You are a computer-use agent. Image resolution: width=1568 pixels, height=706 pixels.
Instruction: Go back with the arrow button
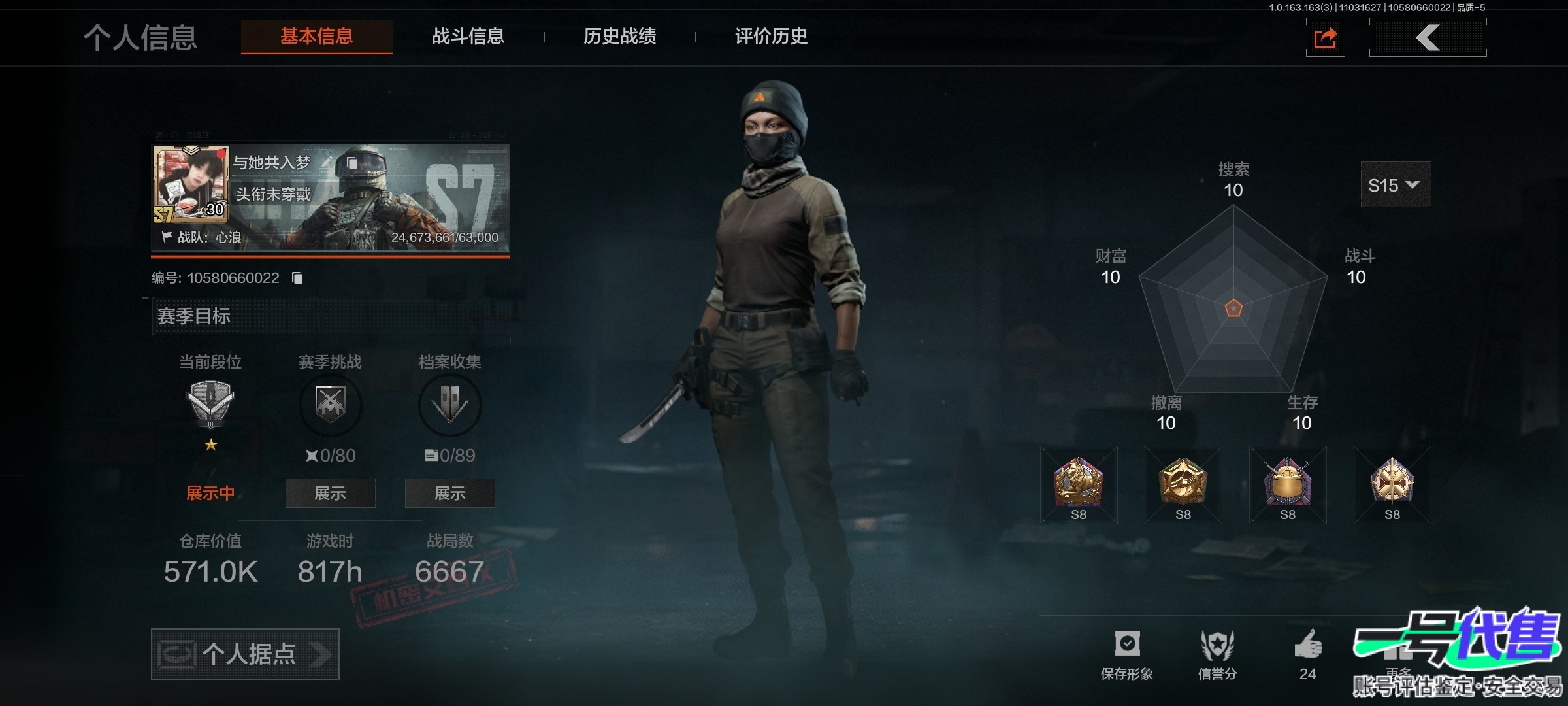[x=1428, y=38]
